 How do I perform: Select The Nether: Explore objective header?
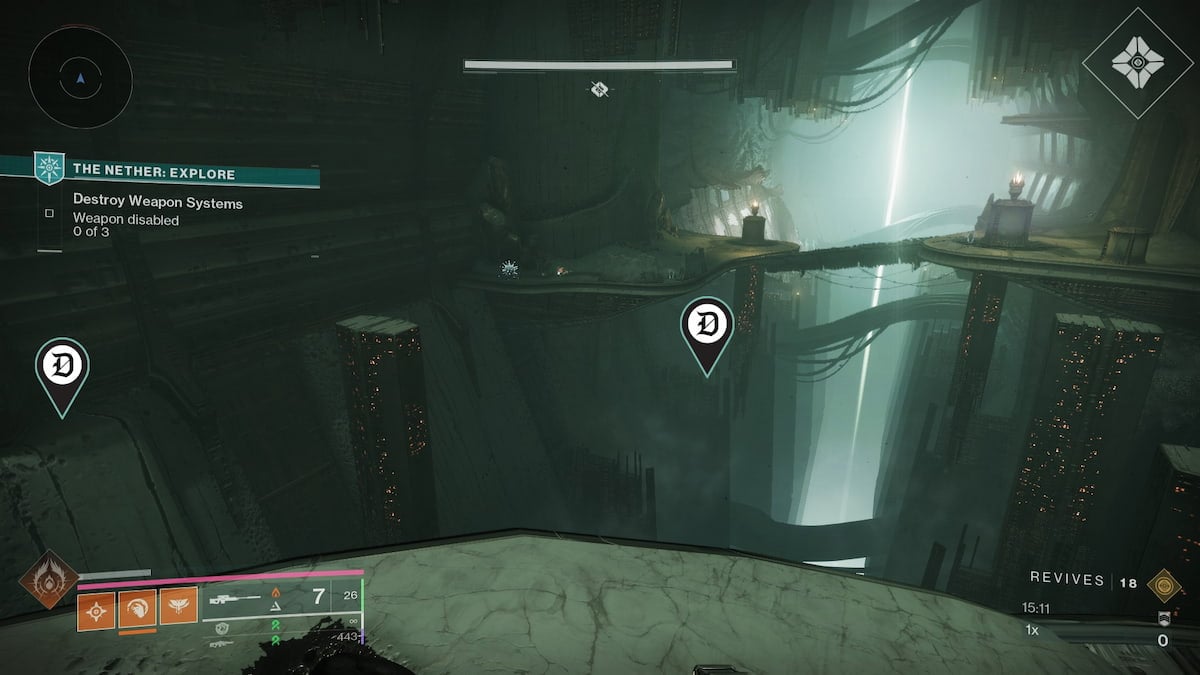coord(154,174)
